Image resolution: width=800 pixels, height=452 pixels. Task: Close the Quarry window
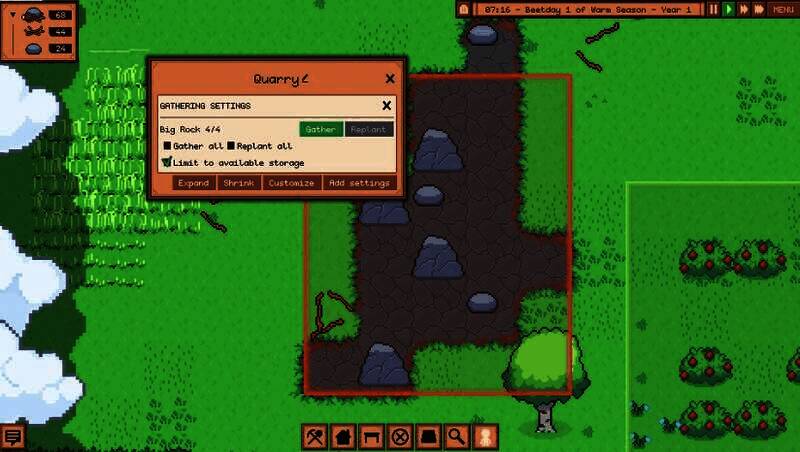coord(390,79)
